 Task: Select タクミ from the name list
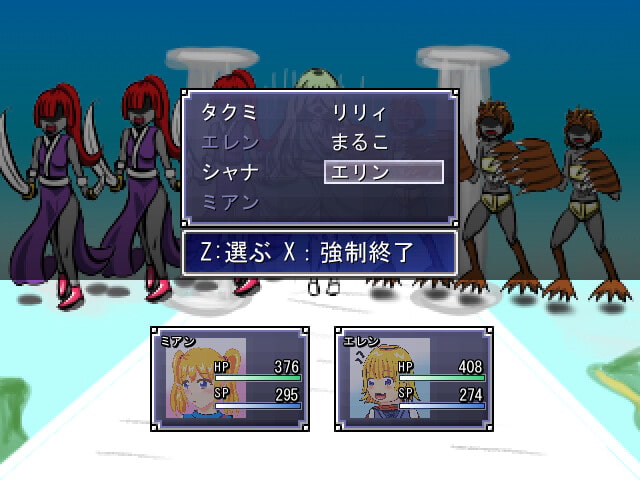tap(230, 112)
